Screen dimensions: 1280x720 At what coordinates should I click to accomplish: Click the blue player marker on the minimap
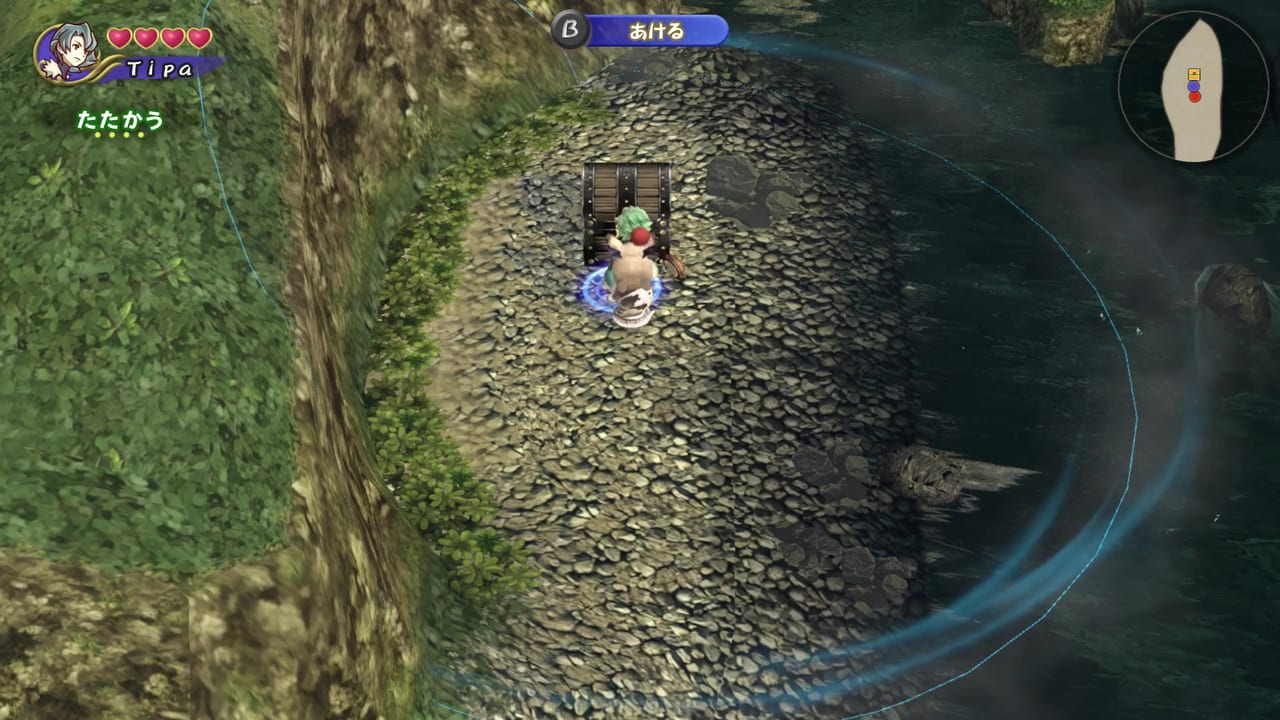[x=1192, y=87]
